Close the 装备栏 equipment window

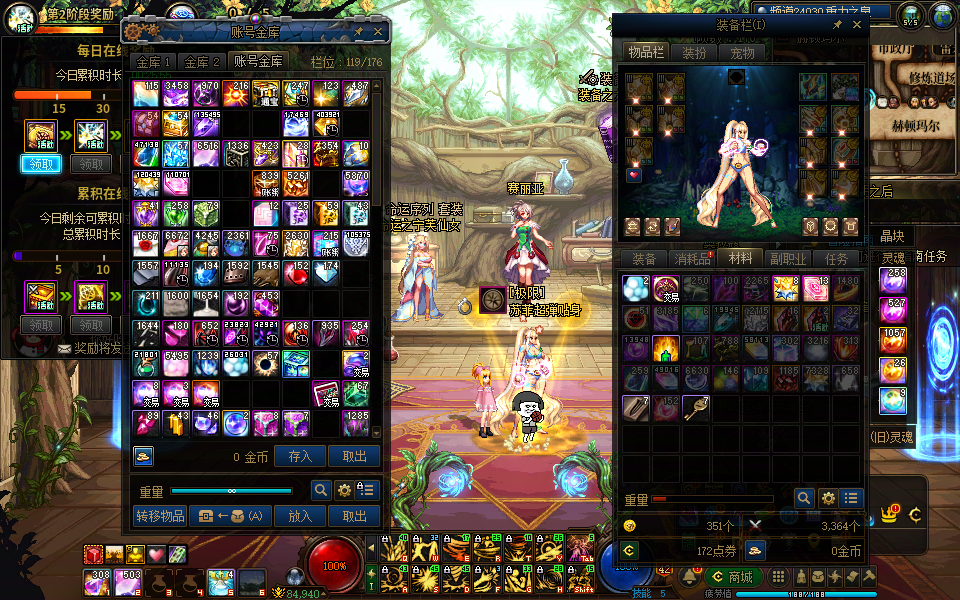[x=858, y=24]
